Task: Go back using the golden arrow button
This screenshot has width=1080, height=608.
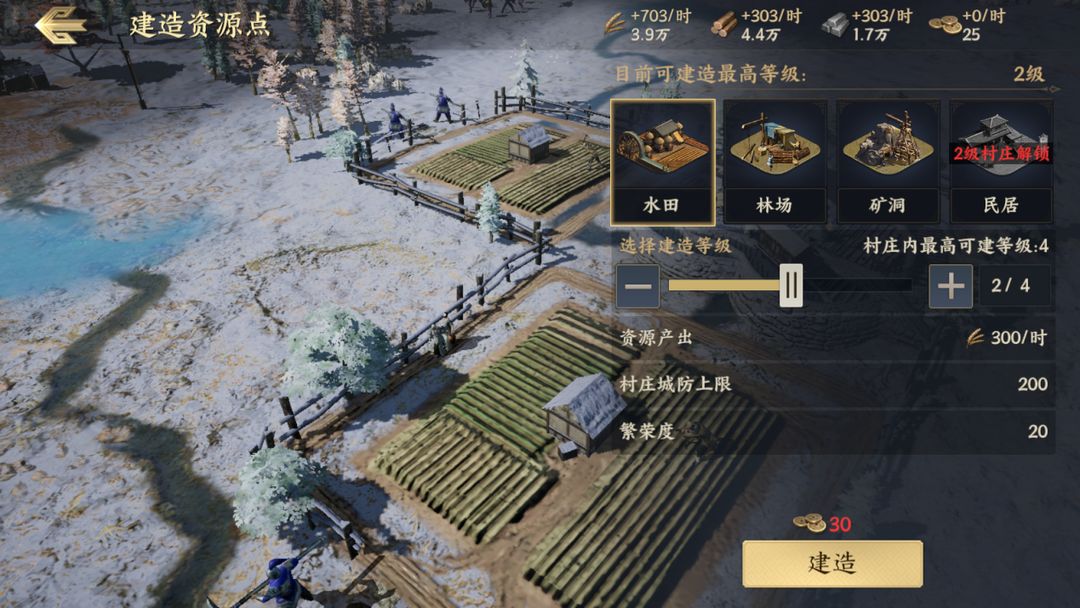Action: click(60, 25)
